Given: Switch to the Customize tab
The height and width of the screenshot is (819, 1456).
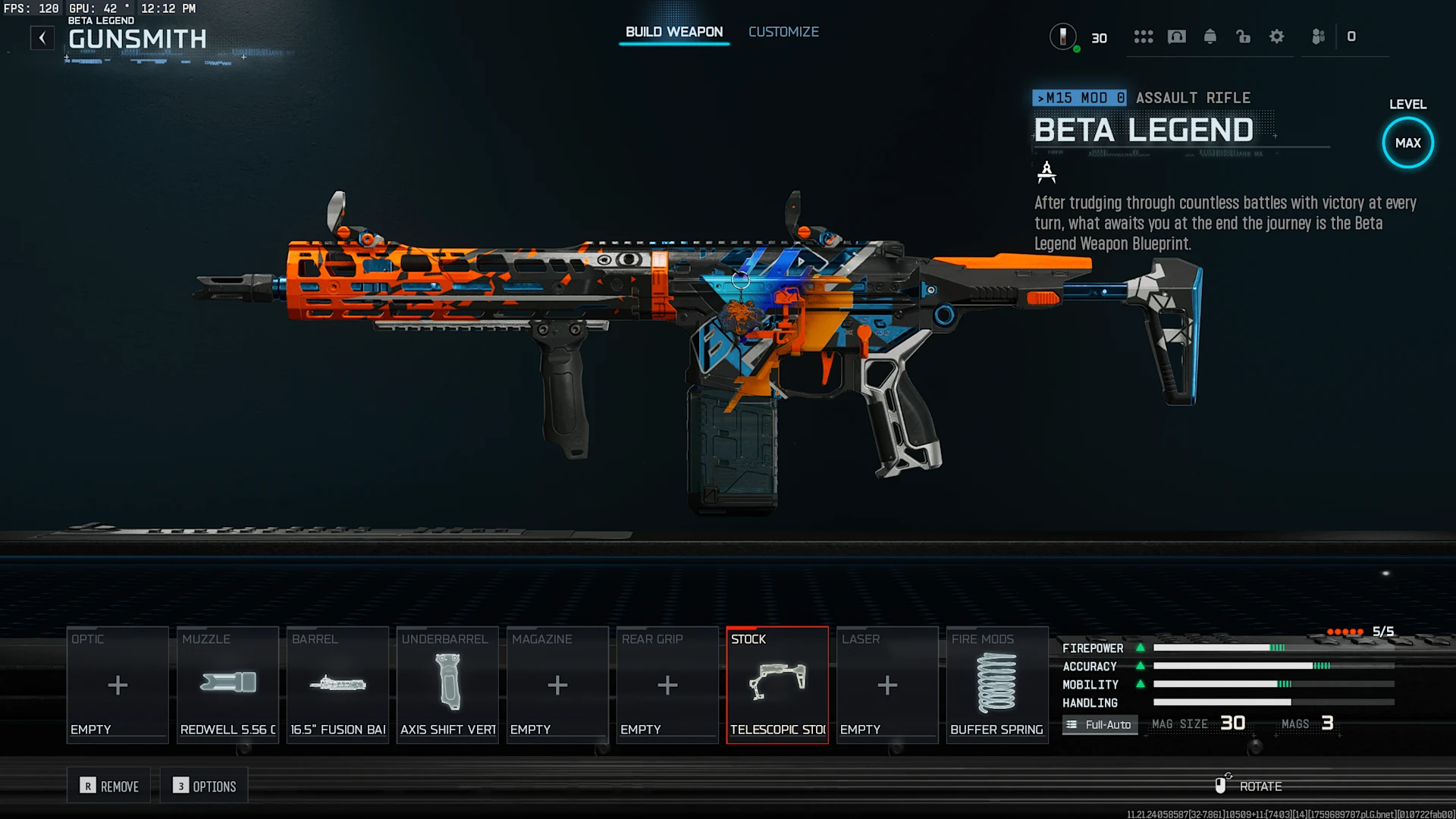Looking at the screenshot, I should (783, 32).
